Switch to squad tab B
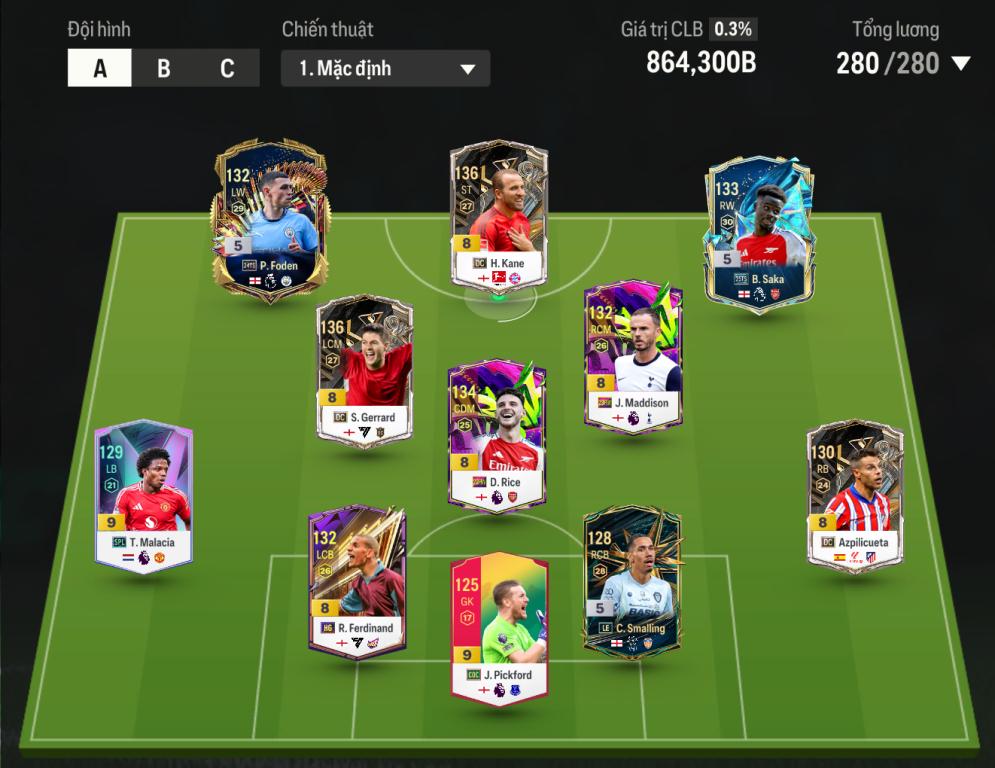The image size is (995, 768). (164, 68)
